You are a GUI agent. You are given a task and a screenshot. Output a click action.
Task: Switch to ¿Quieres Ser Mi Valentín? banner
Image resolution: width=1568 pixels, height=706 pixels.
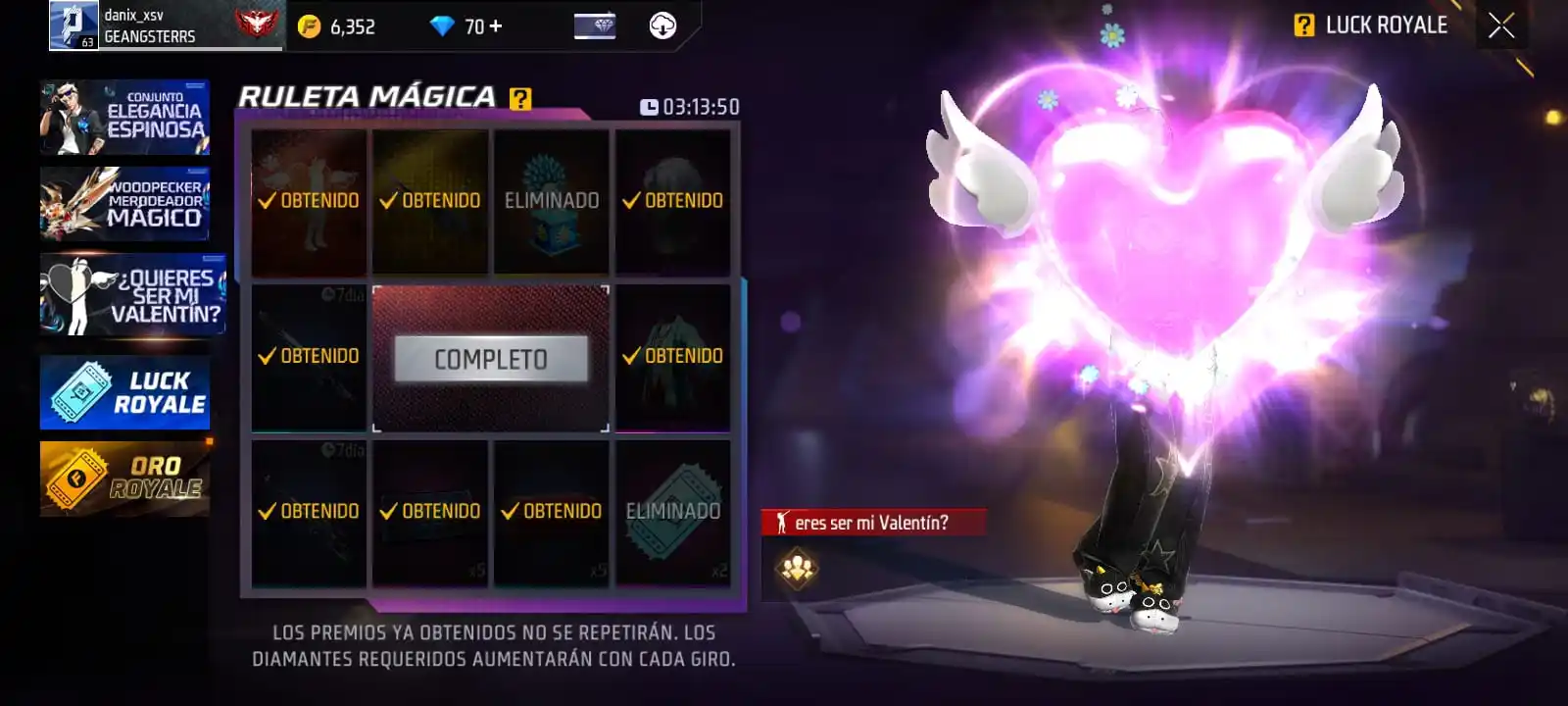point(132,295)
